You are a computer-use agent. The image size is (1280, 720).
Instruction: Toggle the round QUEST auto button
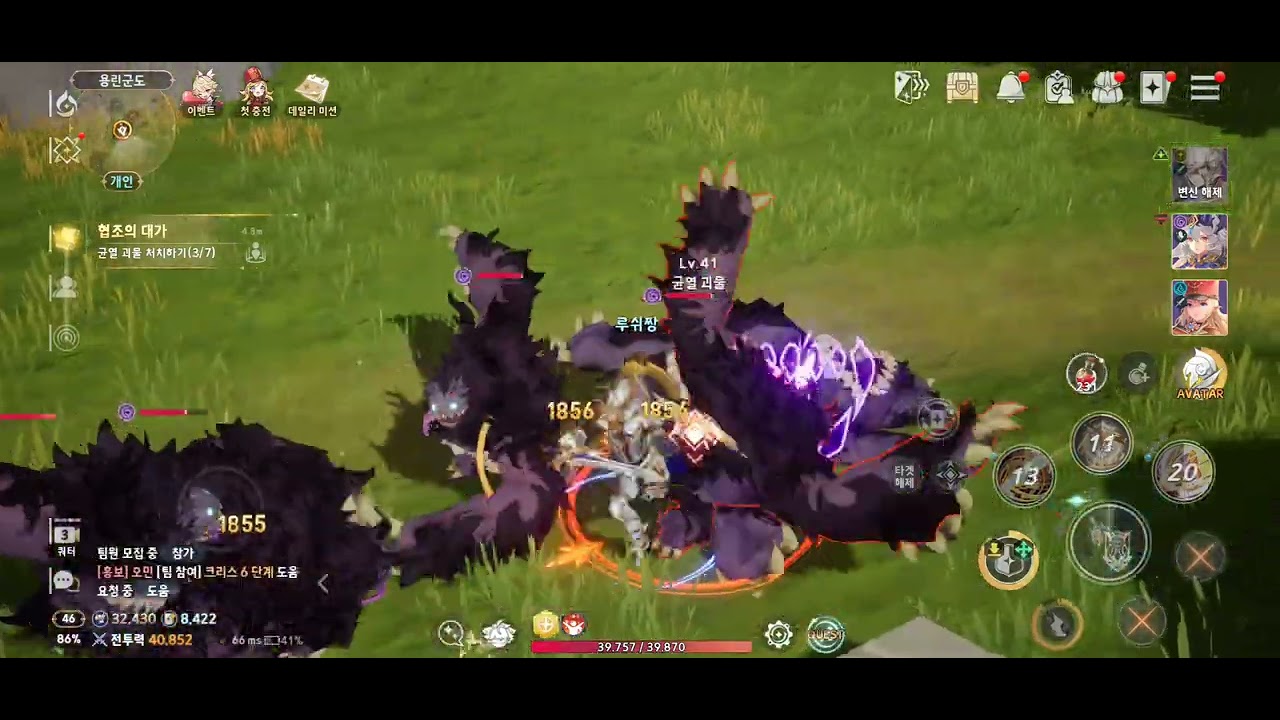[825, 633]
